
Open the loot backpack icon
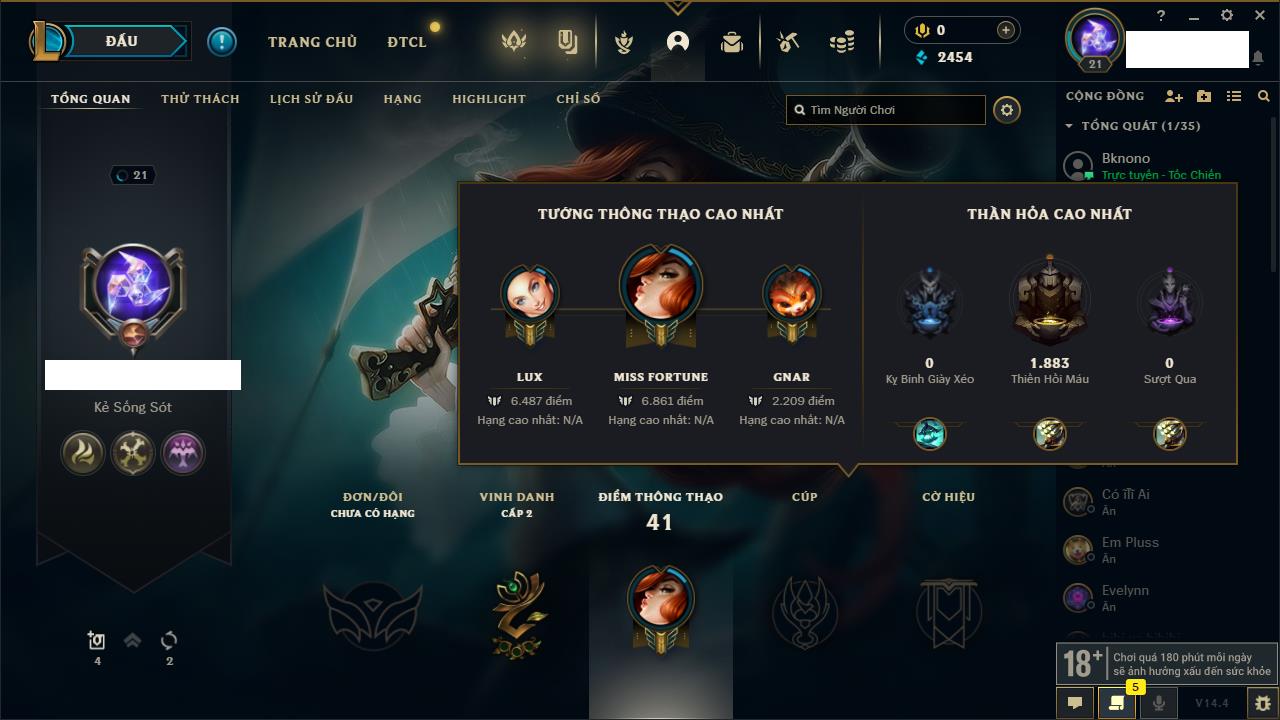point(732,42)
